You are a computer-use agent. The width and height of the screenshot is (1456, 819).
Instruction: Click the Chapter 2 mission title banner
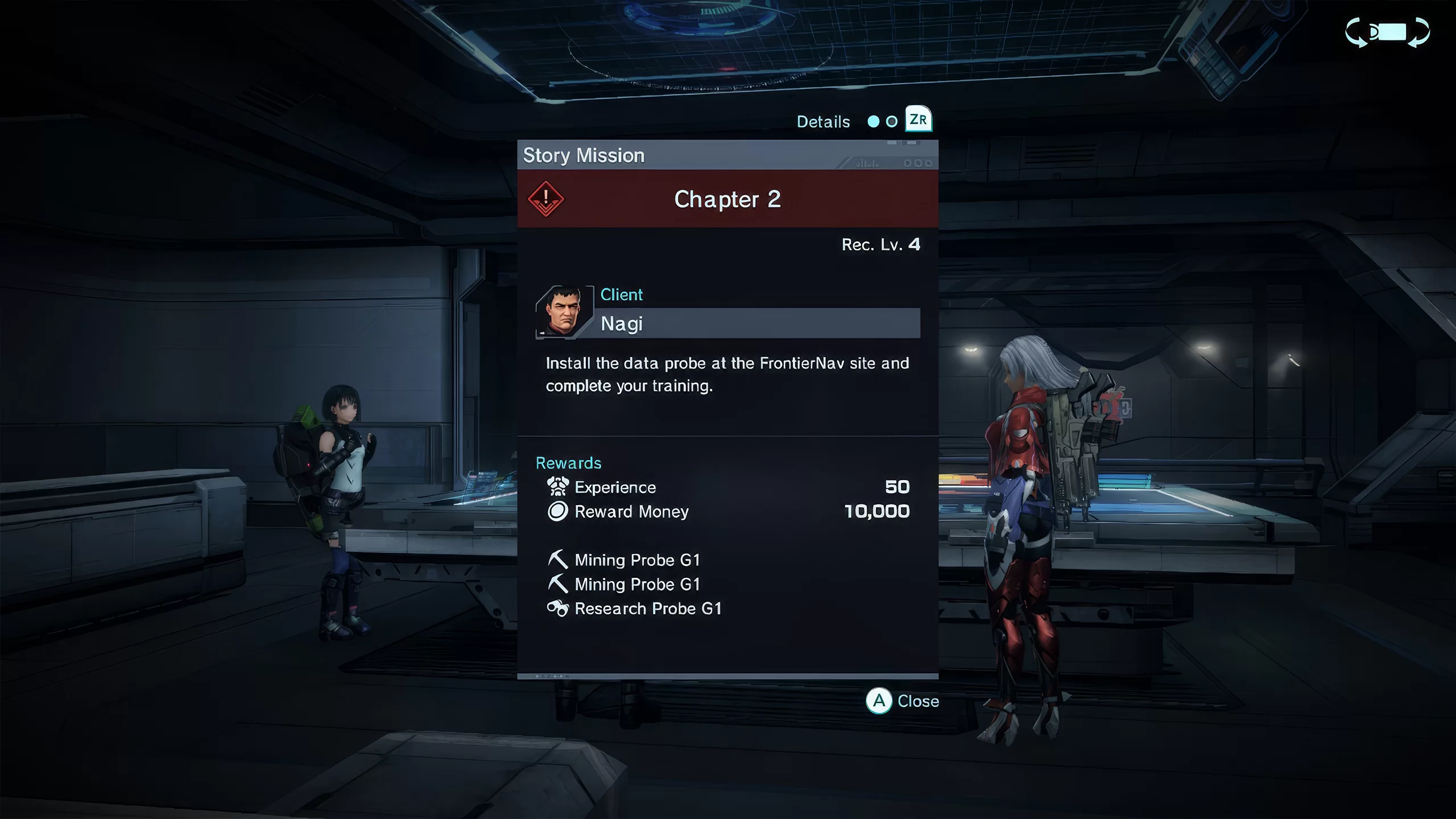click(x=727, y=199)
